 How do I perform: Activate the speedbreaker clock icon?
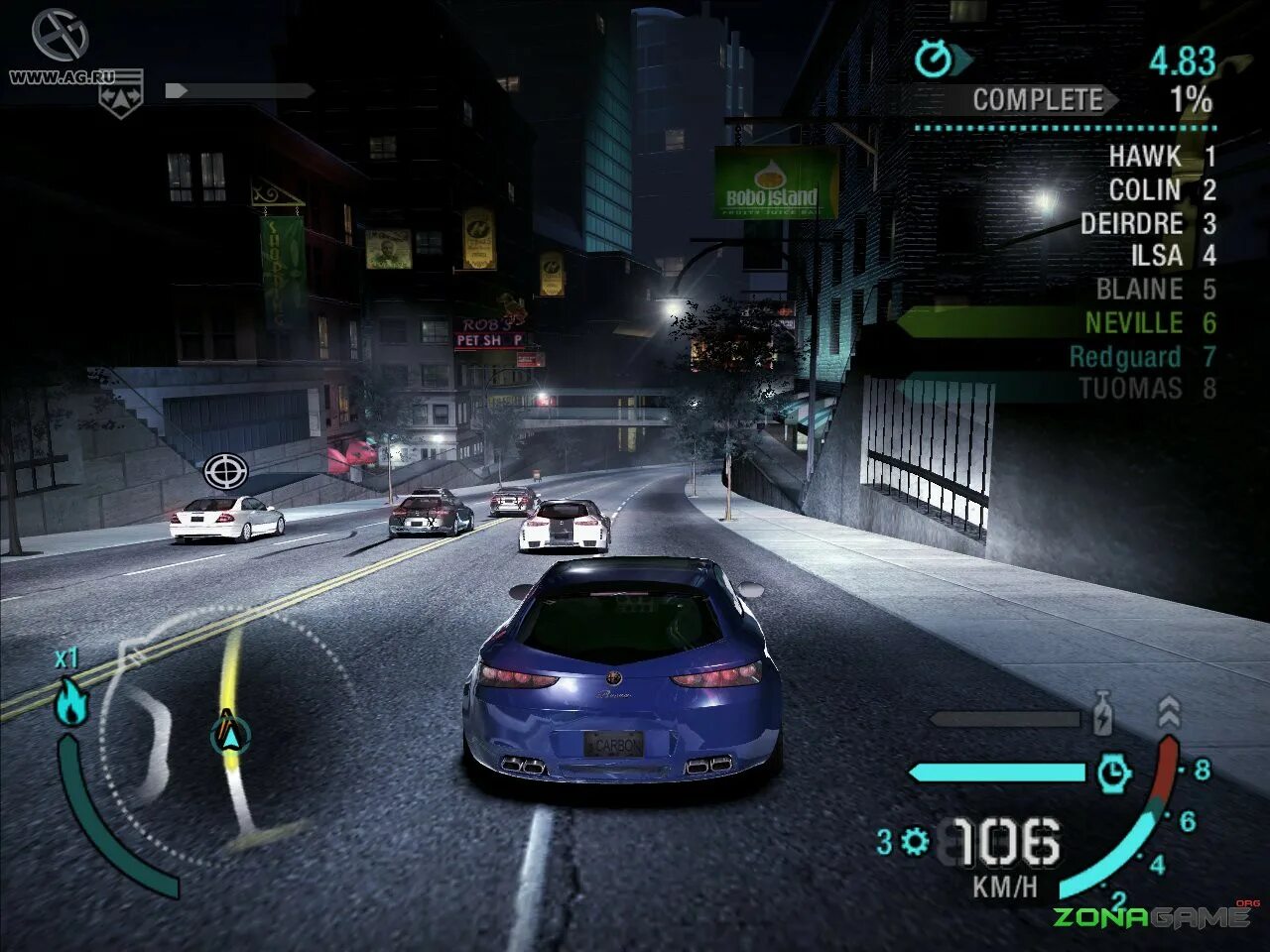pos(1114,772)
